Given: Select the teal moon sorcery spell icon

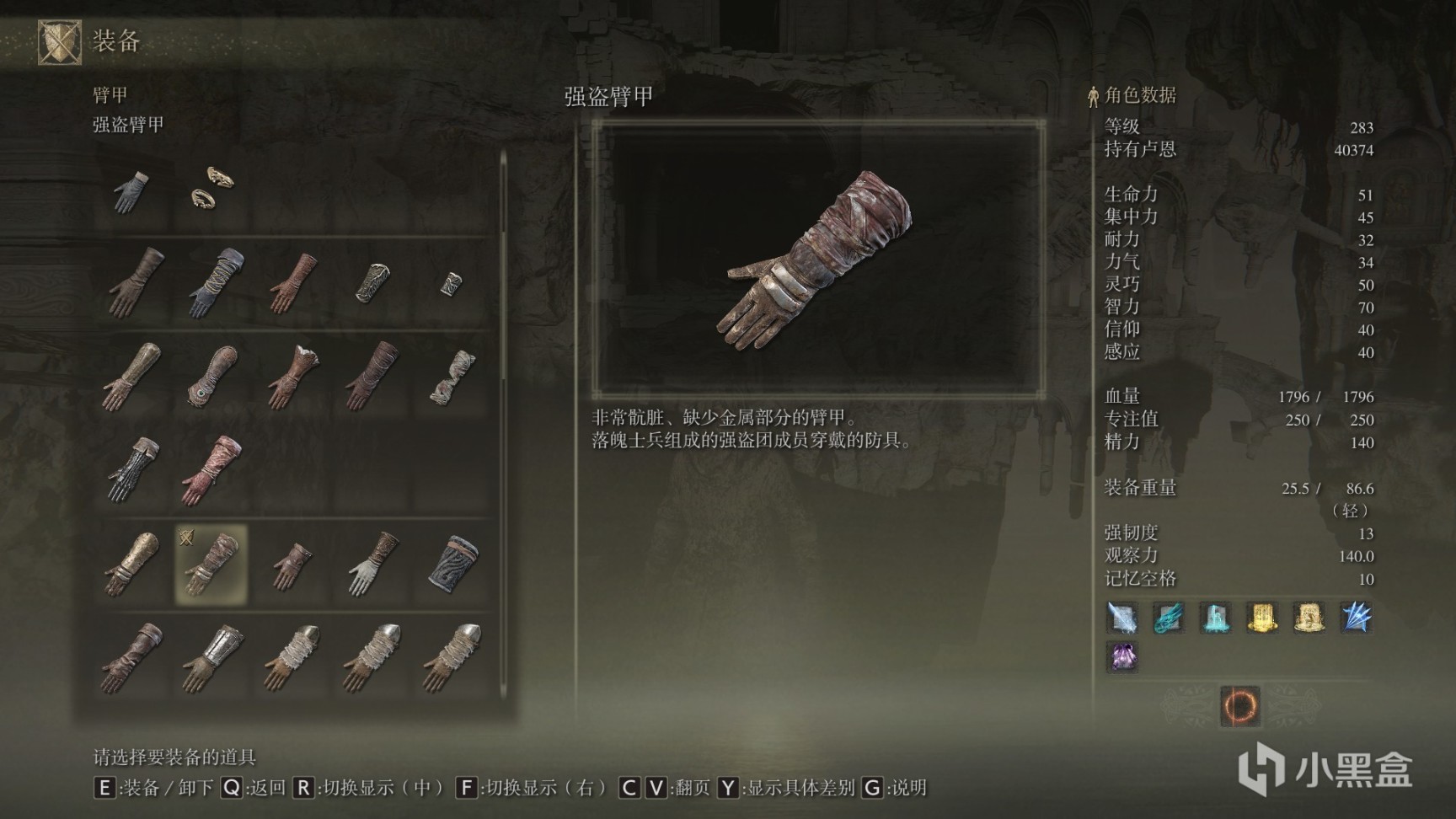Looking at the screenshot, I should (x=1217, y=619).
